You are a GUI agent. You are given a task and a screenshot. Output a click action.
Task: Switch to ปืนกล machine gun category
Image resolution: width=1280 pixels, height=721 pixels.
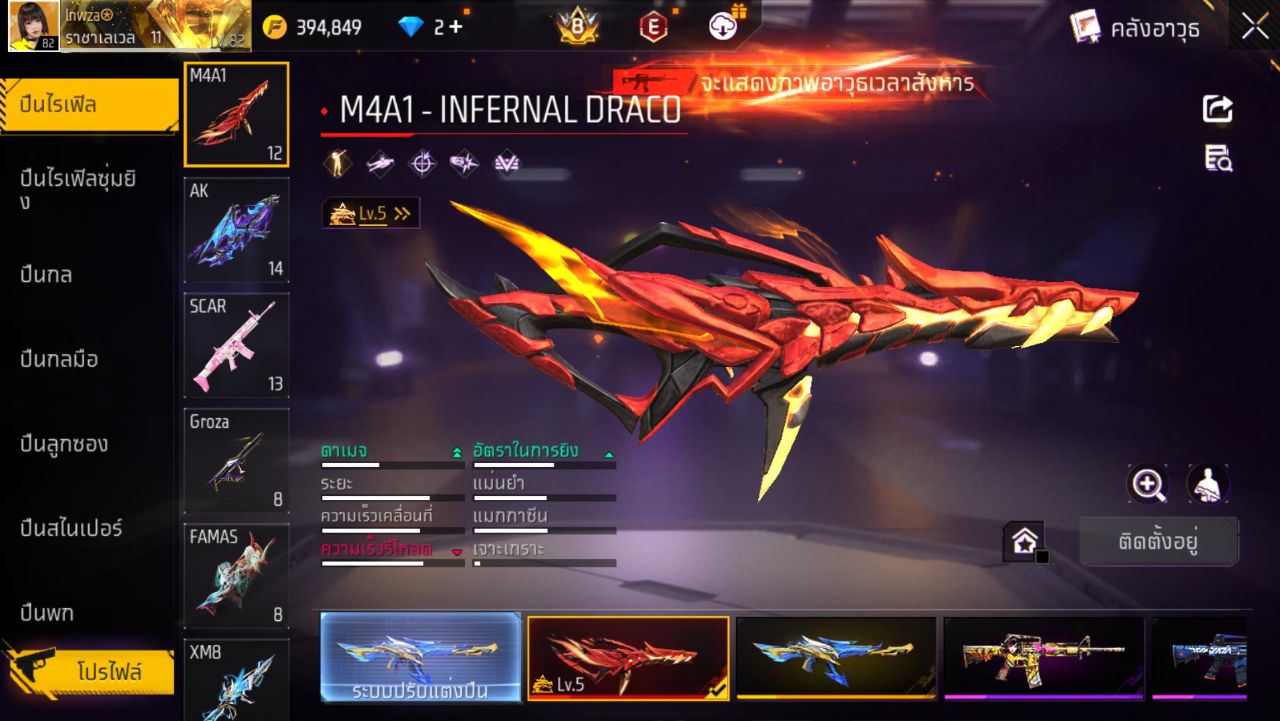tap(46, 274)
